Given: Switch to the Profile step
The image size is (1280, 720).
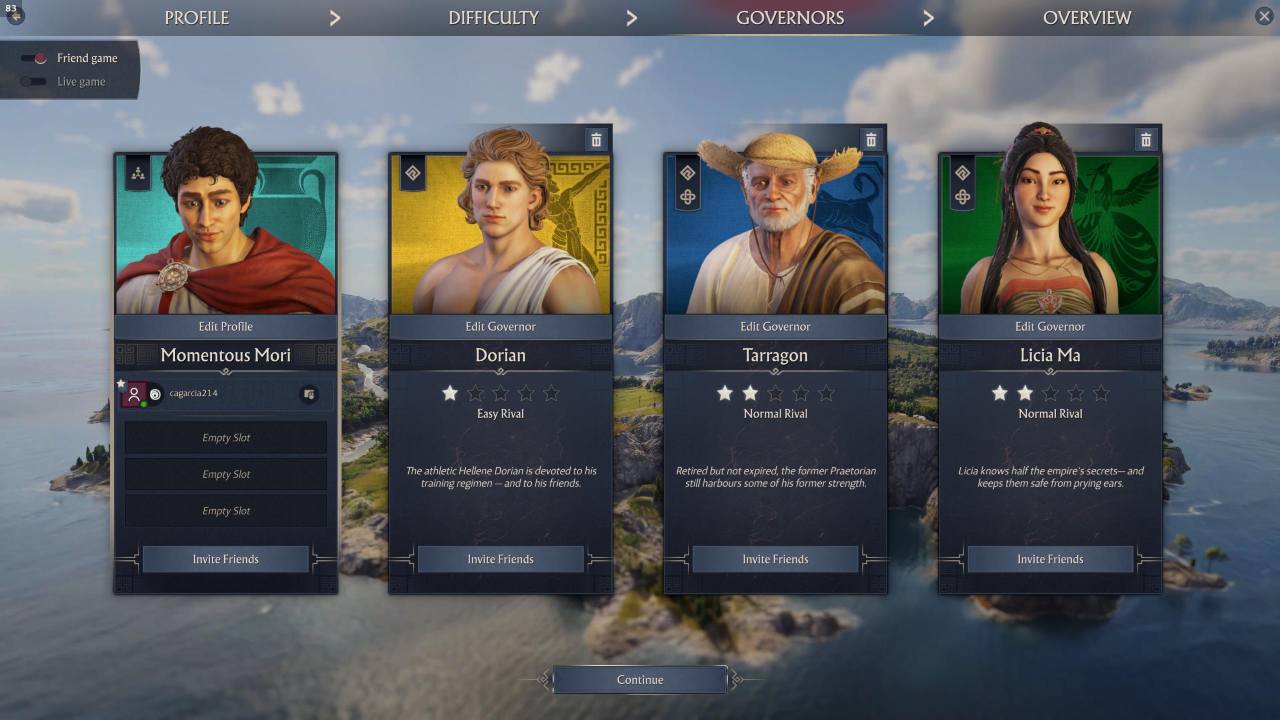Looking at the screenshot, I should [196, 18].
